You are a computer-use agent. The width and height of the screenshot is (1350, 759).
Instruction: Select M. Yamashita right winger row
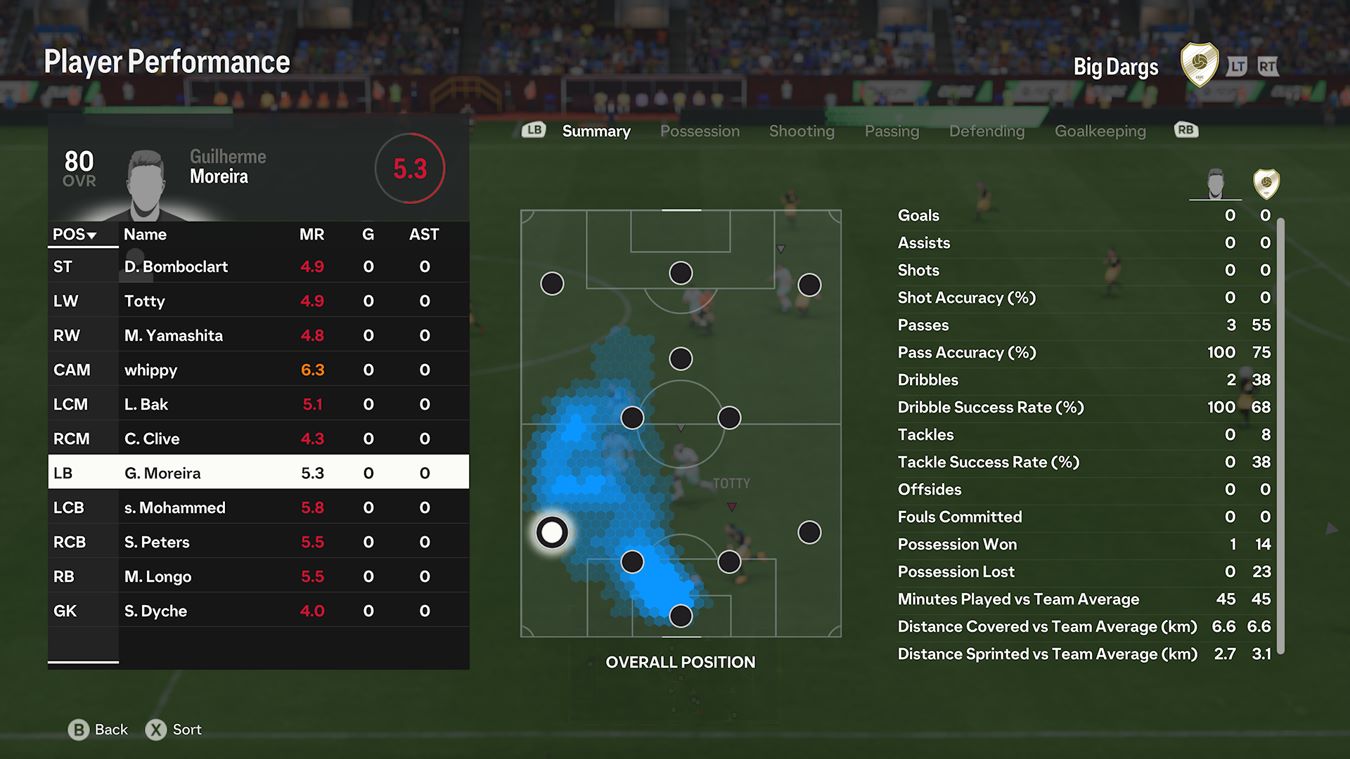tap(258, 335)
